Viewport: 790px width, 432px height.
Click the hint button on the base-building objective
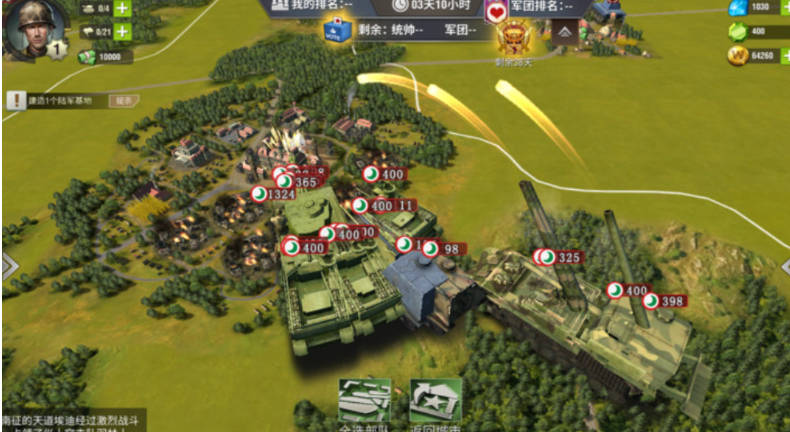click(124, 100)
